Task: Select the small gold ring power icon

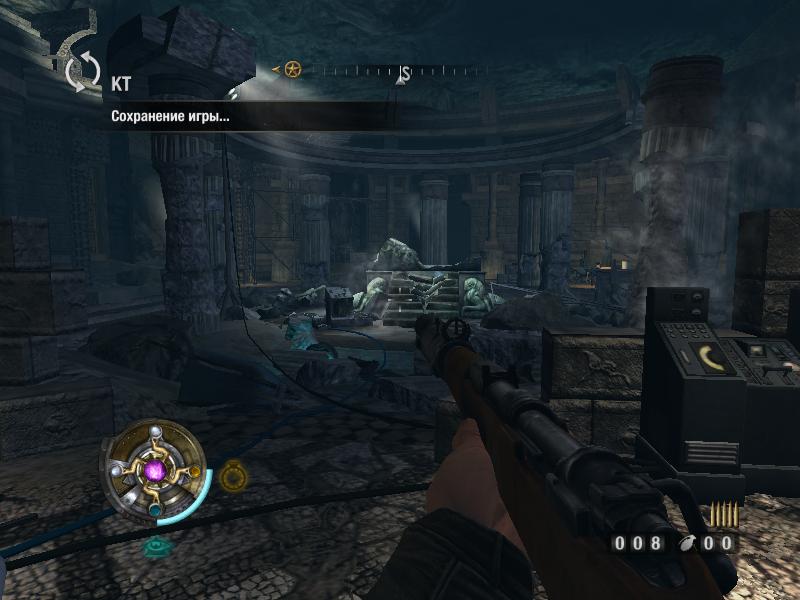Action: coord(233,474)
